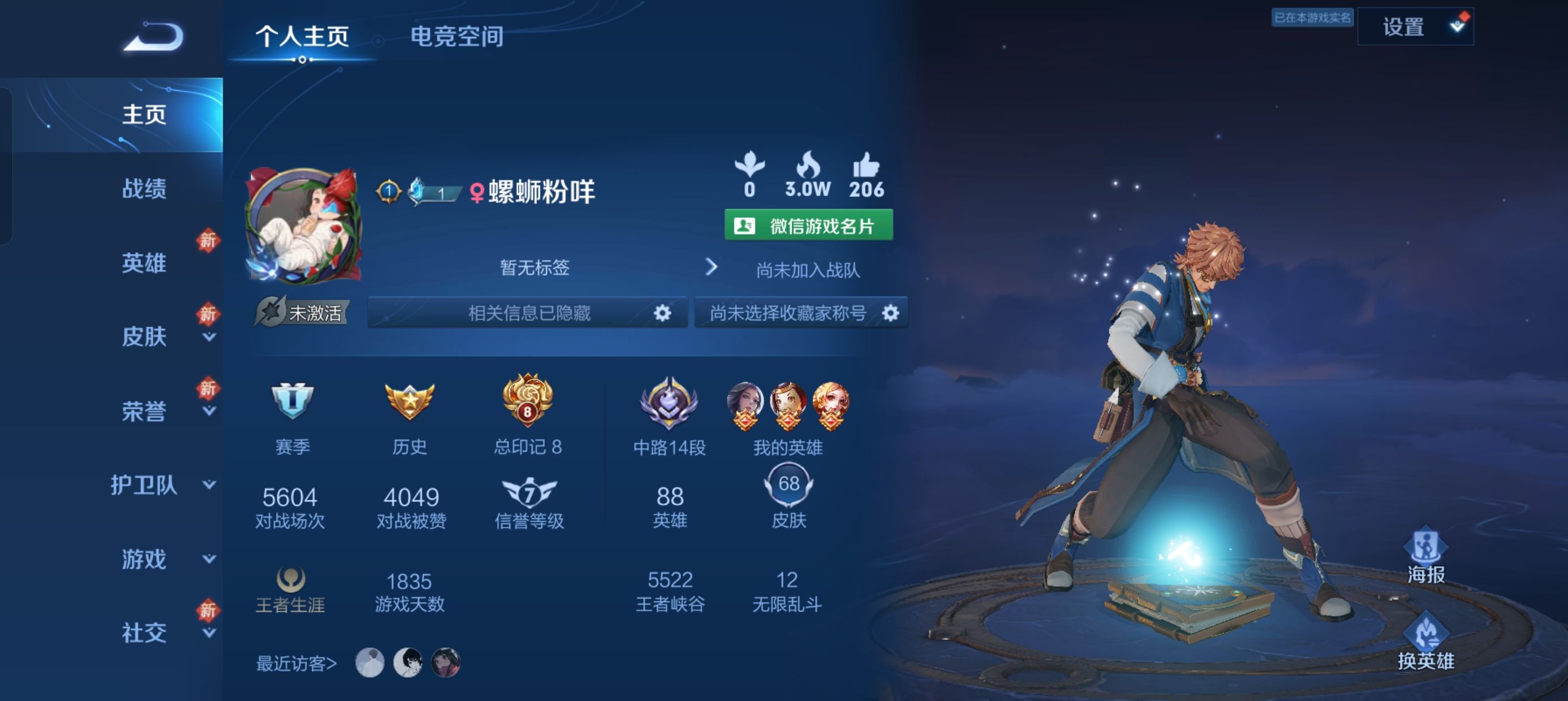Open the 中路14段 rank badge
The width and height of the screenshot is (1568, 701).
click(x=670, y=405)
